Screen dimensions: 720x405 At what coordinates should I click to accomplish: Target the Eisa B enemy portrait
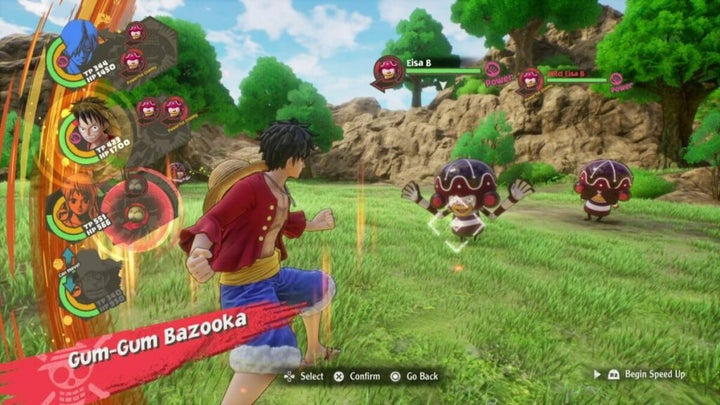[x=388, y=71]
